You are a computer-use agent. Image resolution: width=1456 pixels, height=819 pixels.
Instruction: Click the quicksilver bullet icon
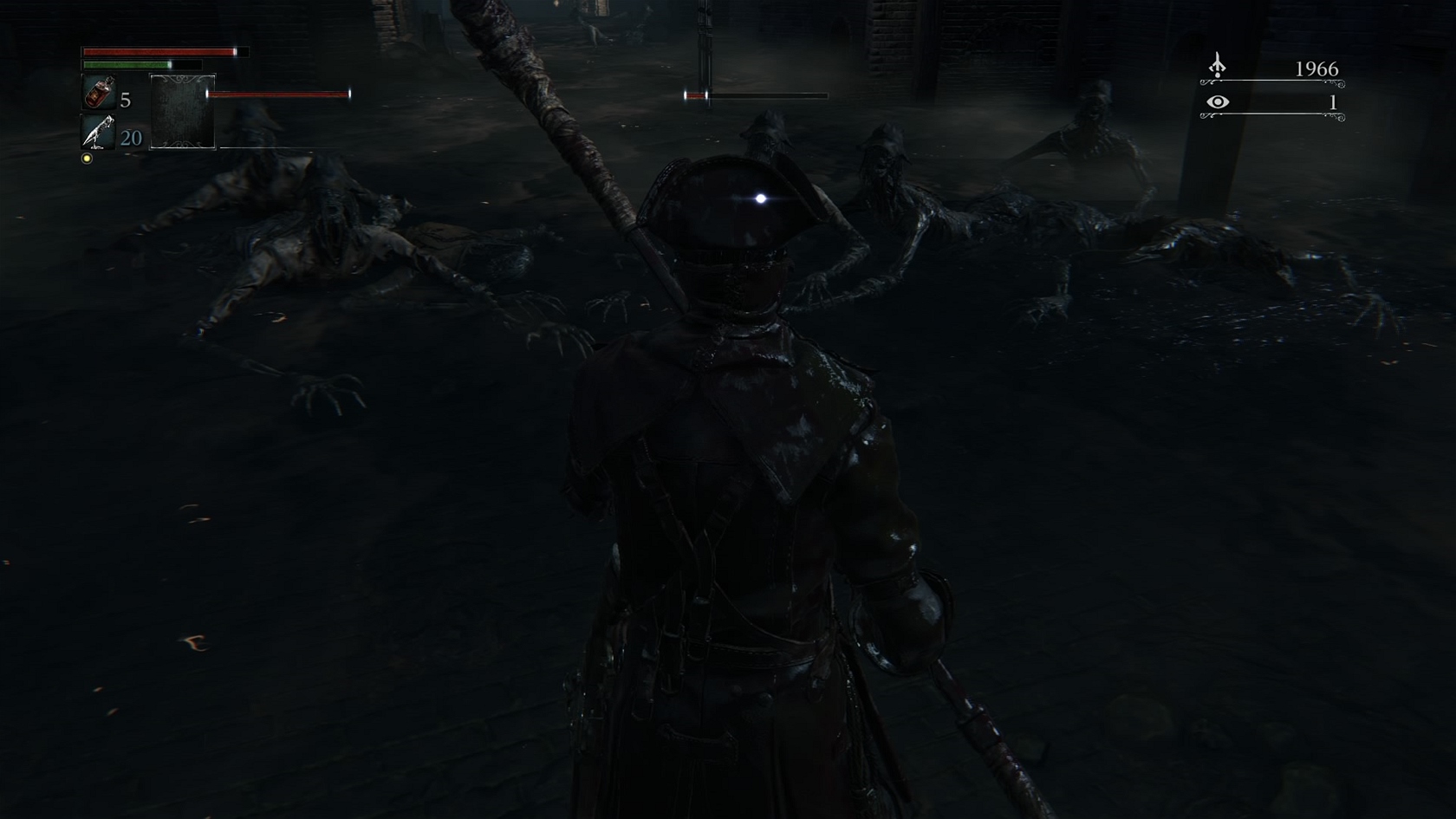(98, 133)
